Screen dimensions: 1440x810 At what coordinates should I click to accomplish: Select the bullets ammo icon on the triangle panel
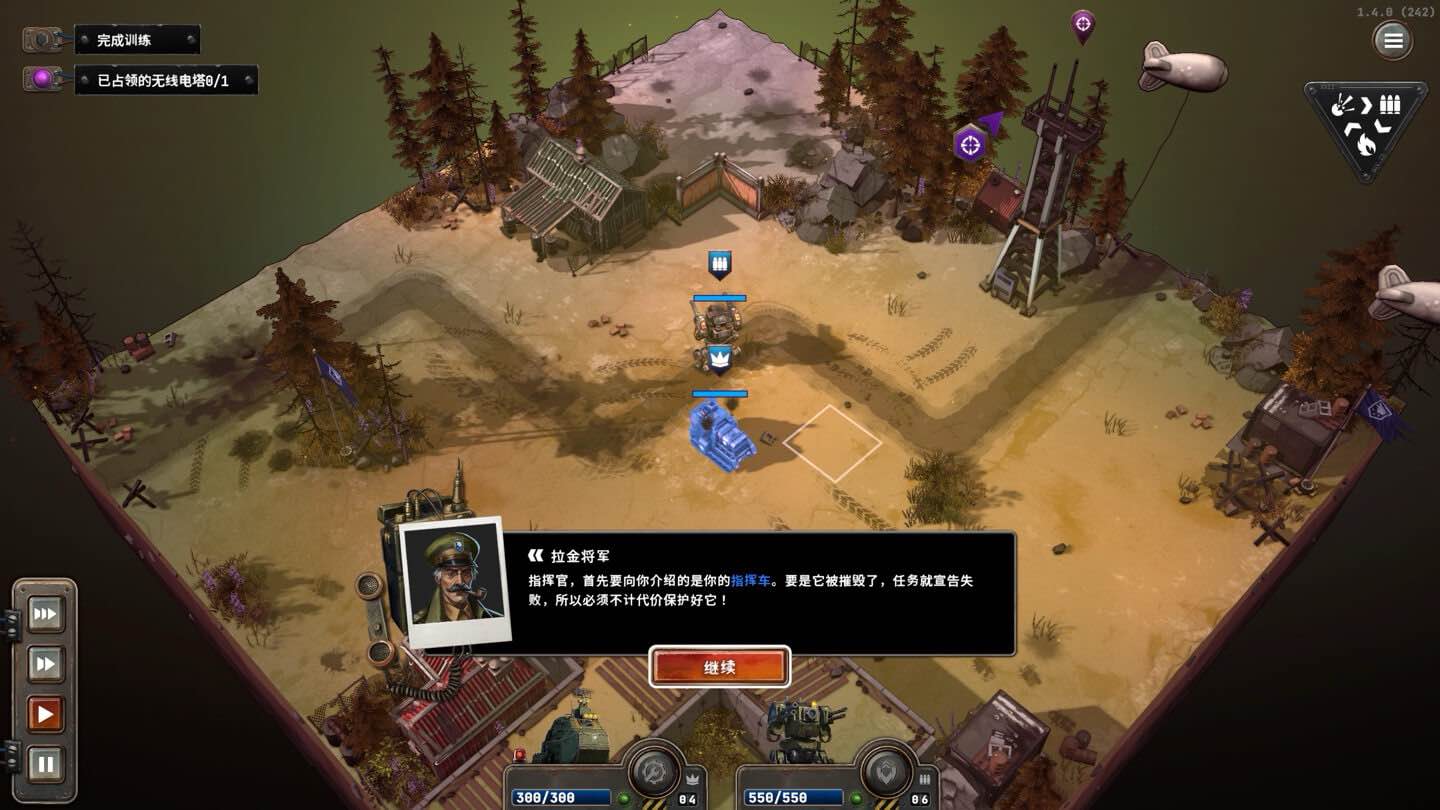(x=1390, y=105)
